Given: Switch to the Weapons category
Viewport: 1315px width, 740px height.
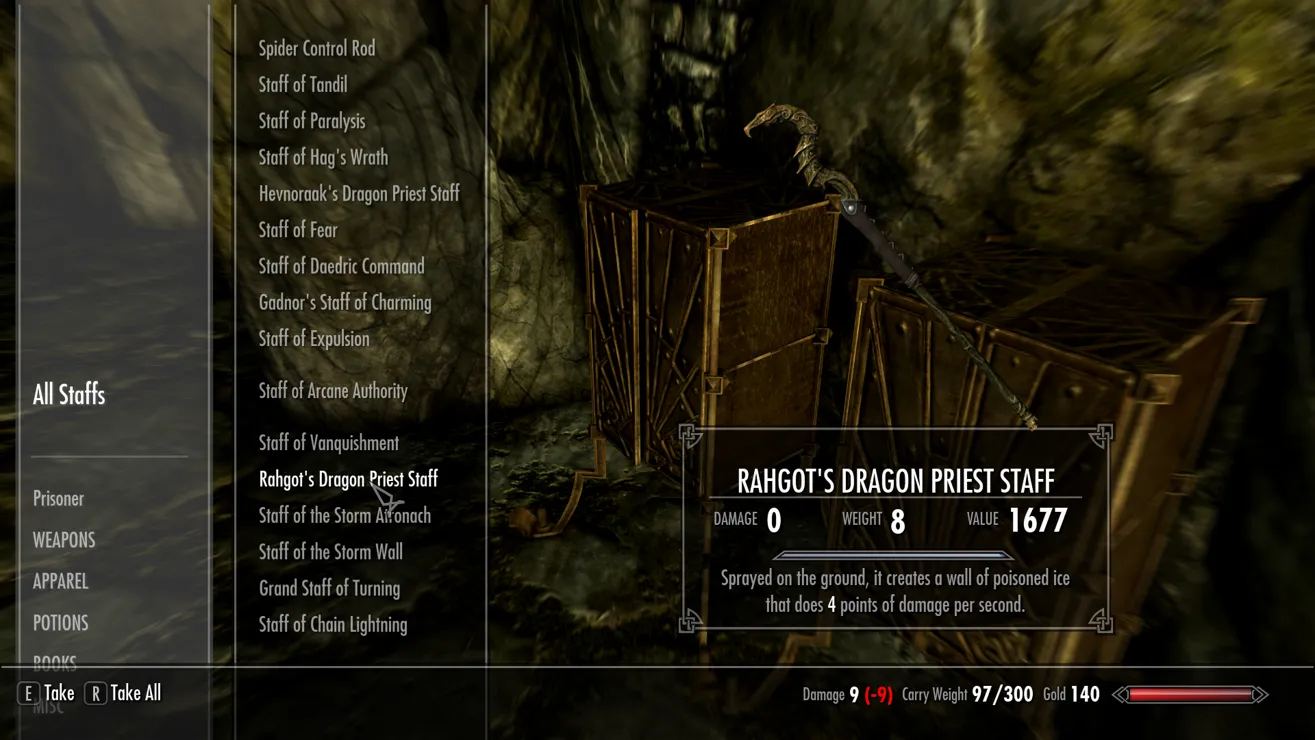Looking at the screenshot, I should tap(64, 540).
